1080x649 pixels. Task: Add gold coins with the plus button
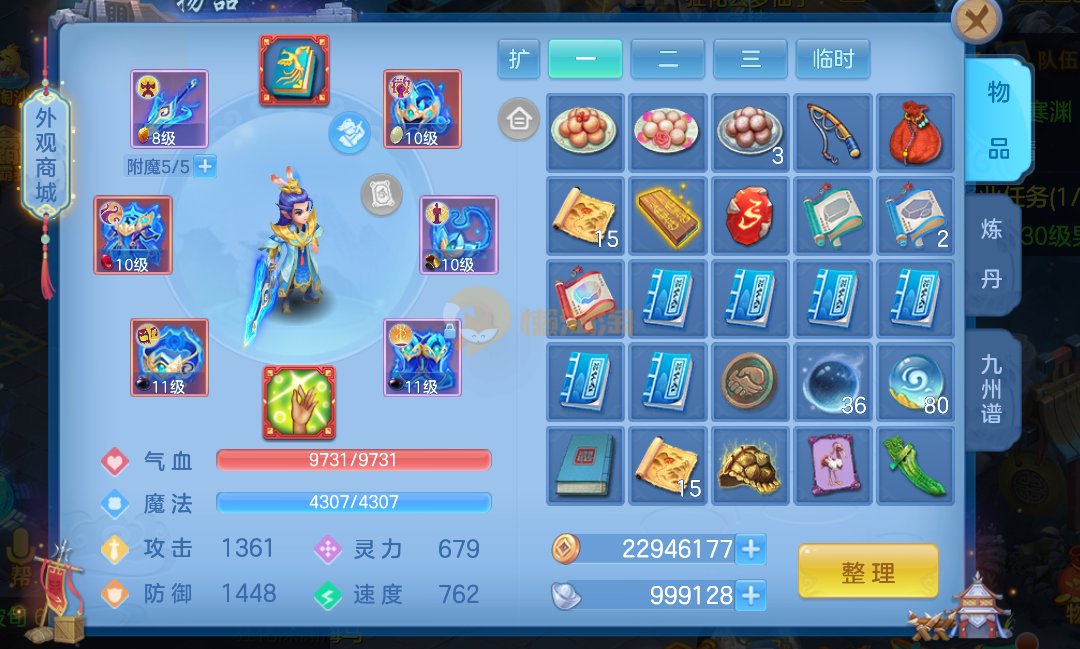(x=750, y=549)
